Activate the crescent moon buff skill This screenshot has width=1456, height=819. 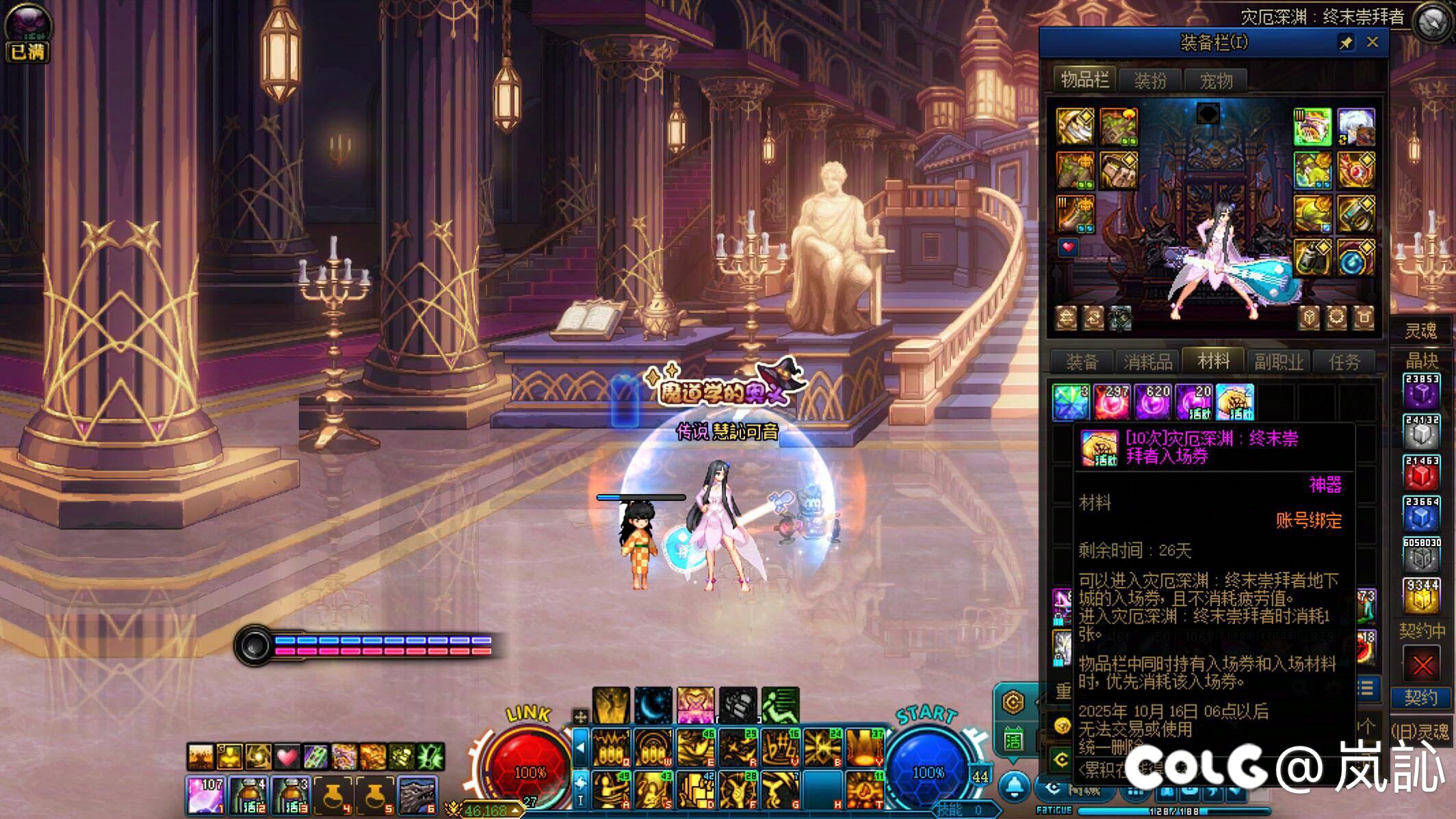pyautogui.click(x=653, y=705)
